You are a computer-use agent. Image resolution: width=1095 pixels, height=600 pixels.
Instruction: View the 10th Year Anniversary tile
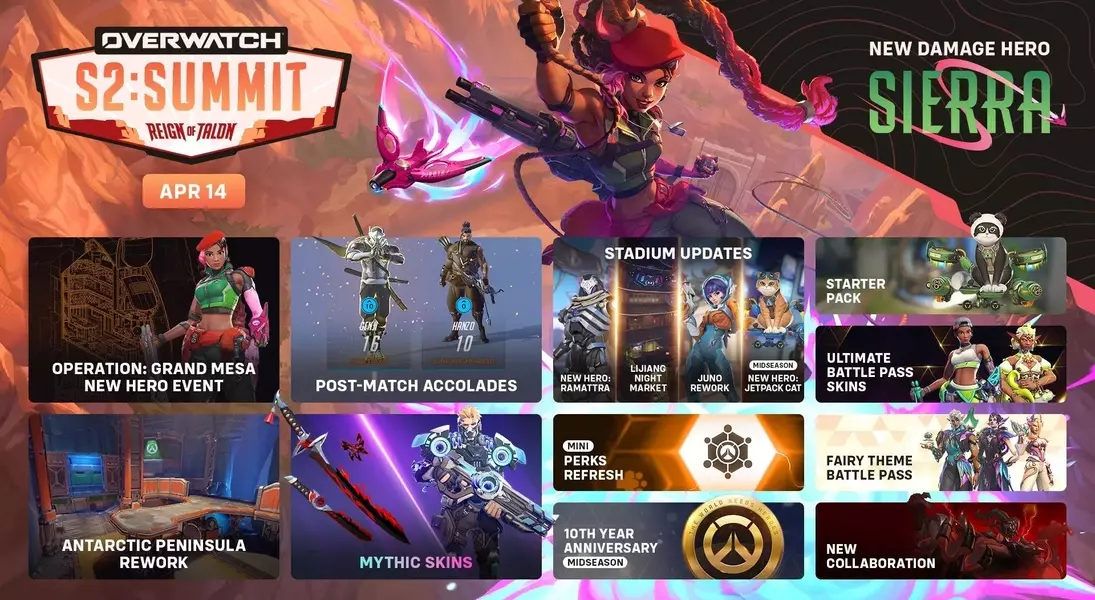(x=678, y=540)
